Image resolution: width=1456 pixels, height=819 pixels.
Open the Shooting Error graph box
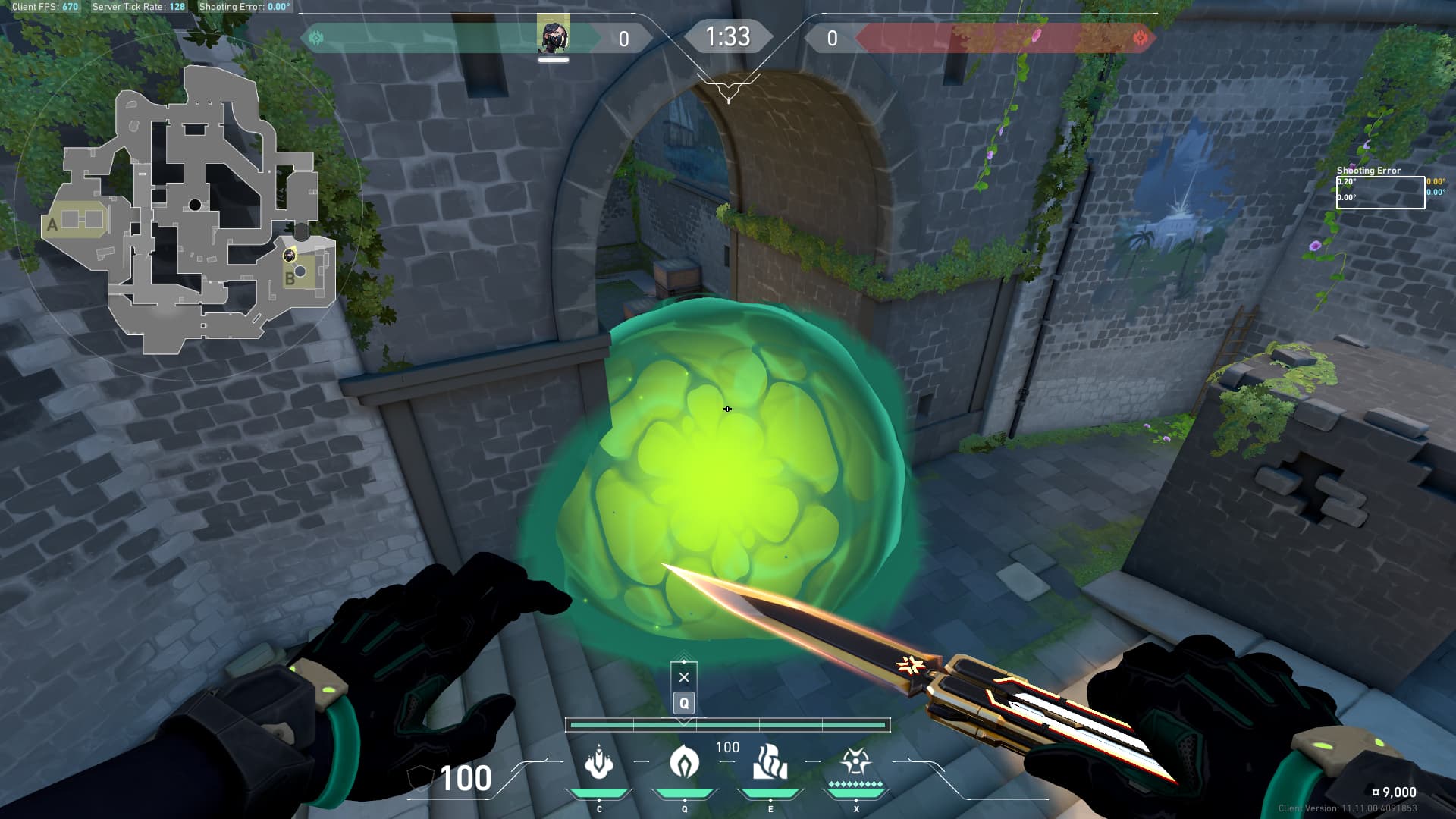[x=1379, y=192]
